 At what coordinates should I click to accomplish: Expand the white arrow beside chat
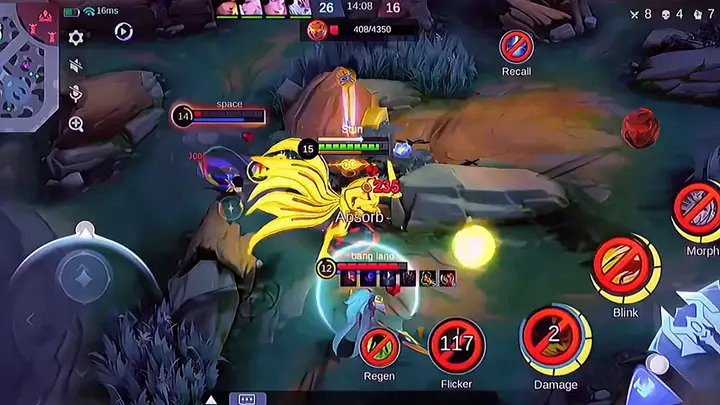(x=212, y=398)
